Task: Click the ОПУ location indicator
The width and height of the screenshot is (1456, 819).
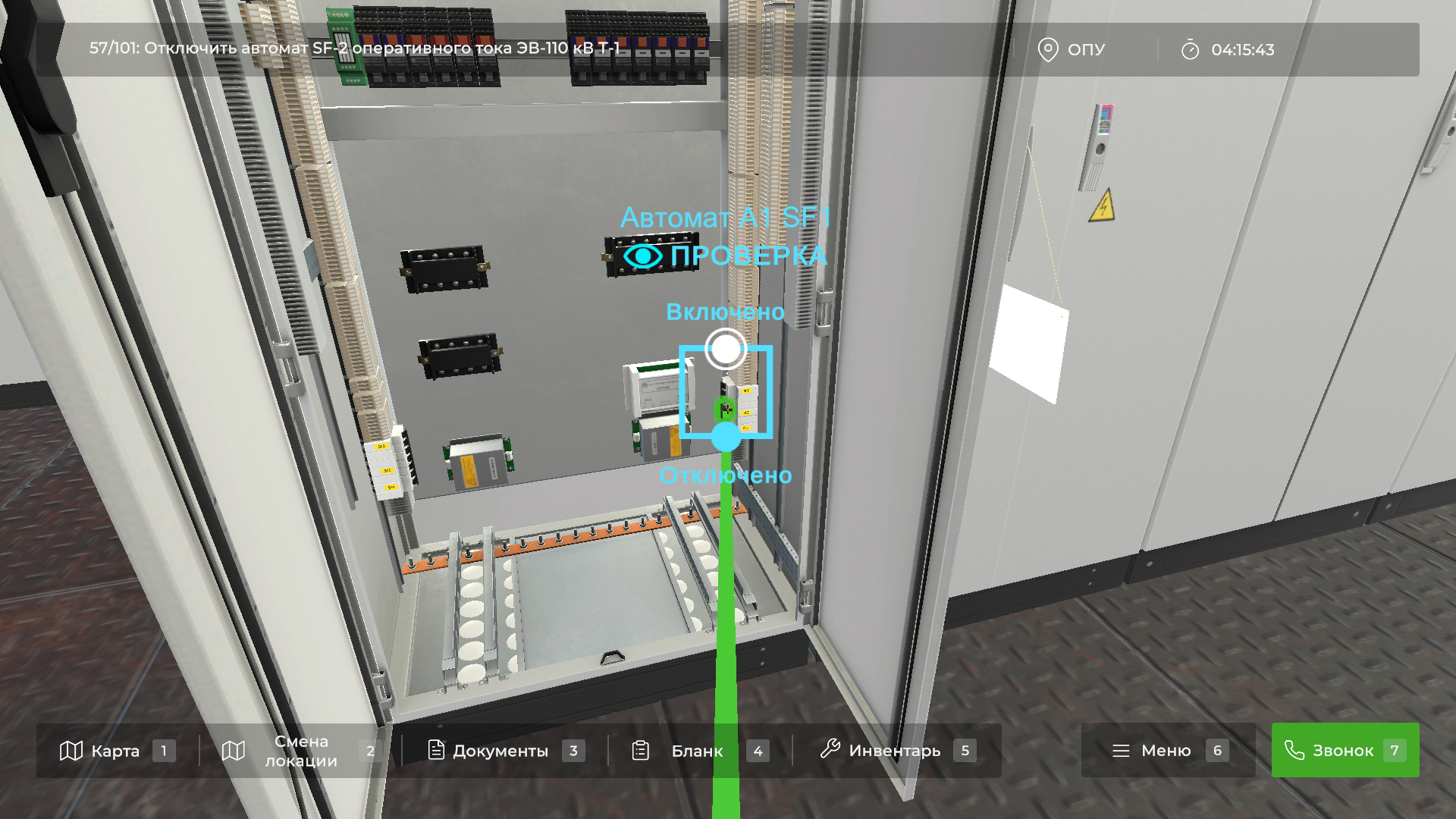Action: (1072, 50)
